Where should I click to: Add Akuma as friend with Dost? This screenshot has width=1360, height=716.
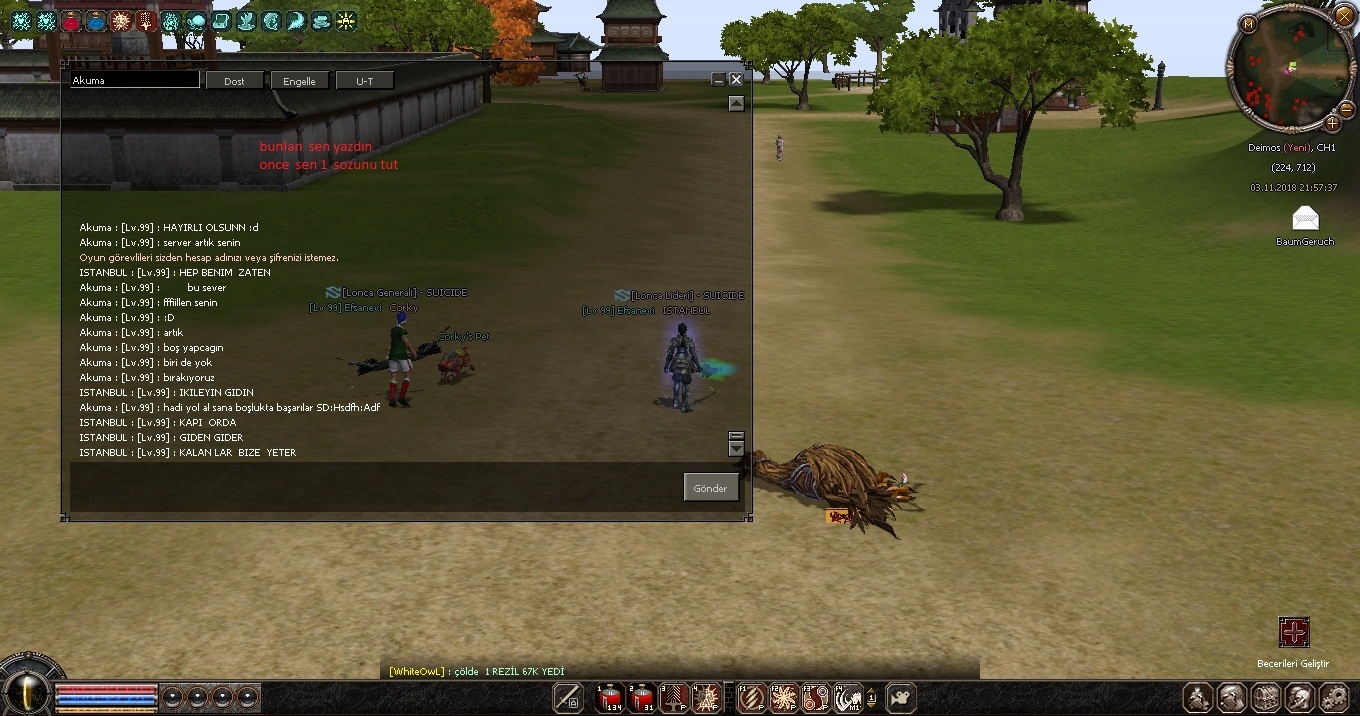click(234, 81)
